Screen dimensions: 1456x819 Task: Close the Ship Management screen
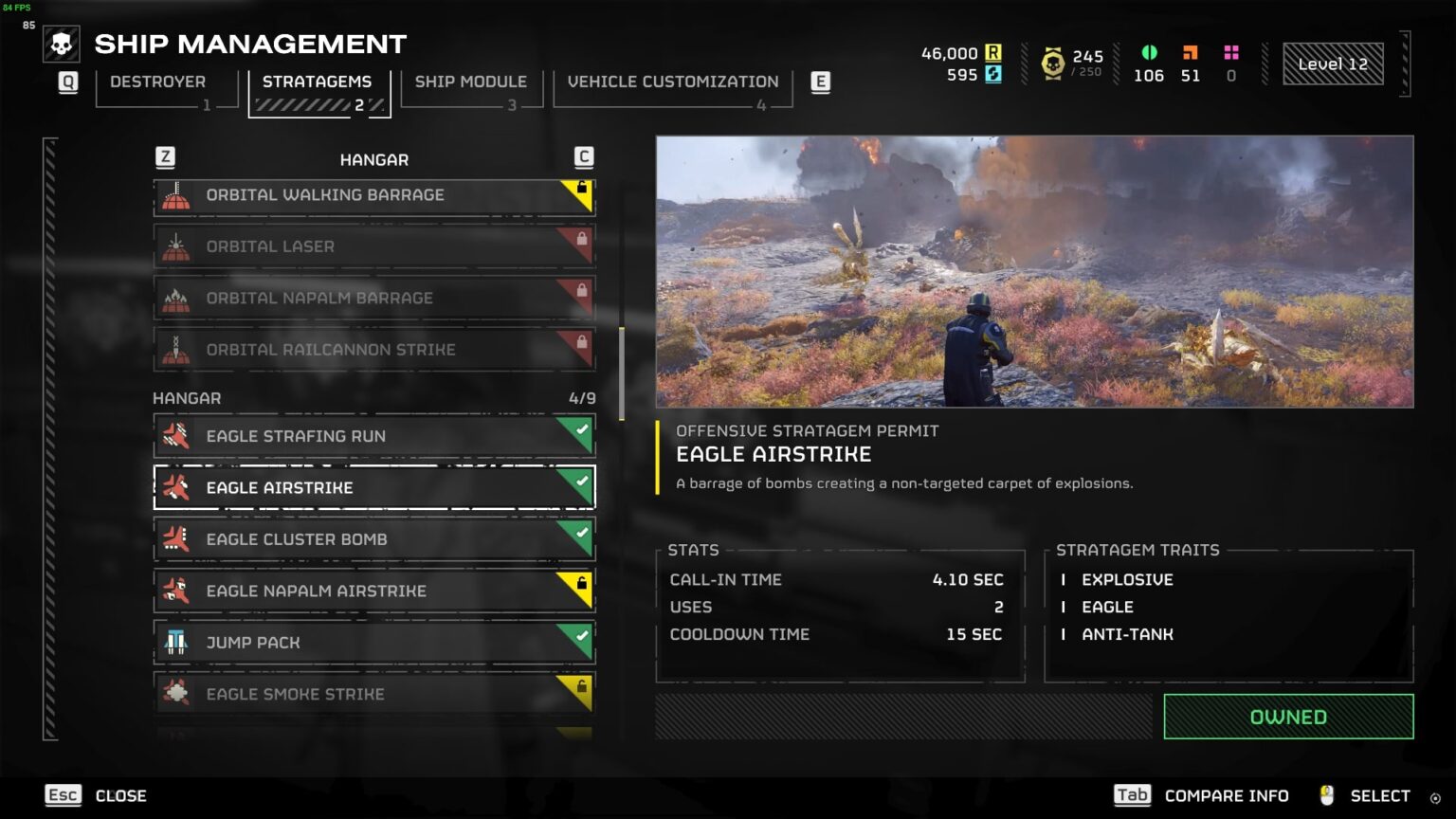tap(97, 795)
